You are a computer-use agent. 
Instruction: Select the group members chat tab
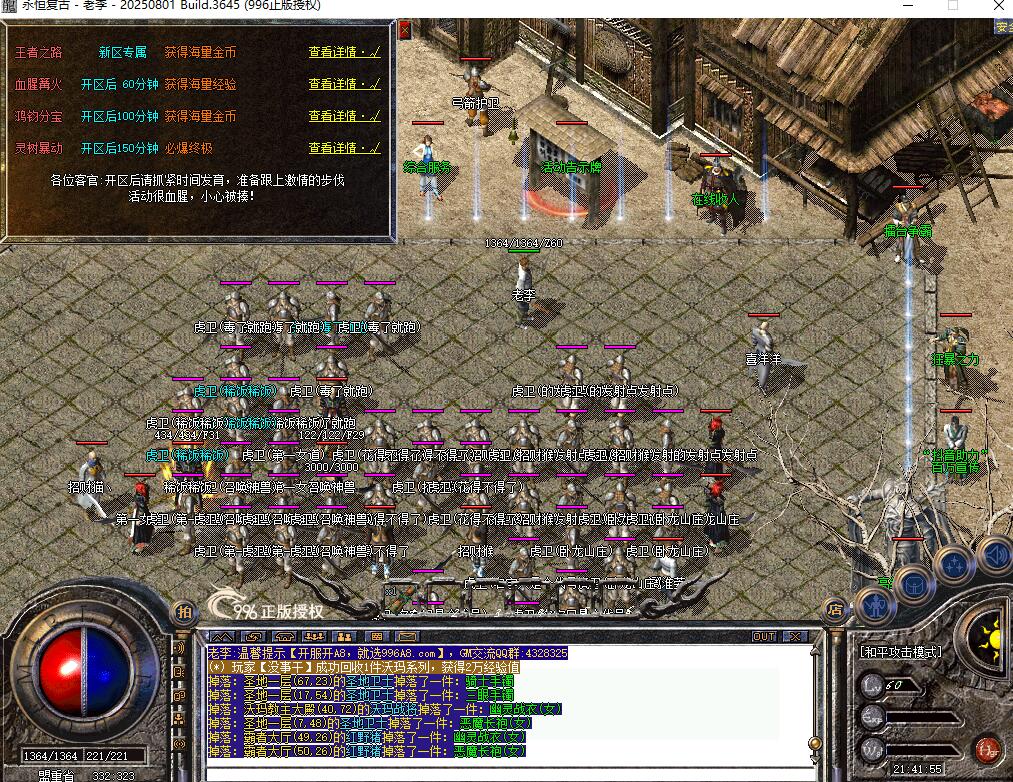314,636
